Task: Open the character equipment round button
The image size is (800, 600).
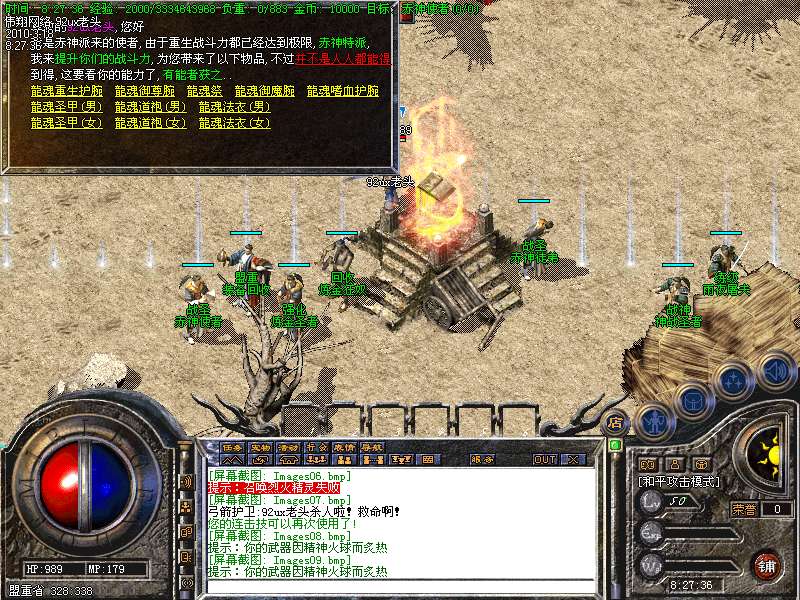Action: point(654,422)
